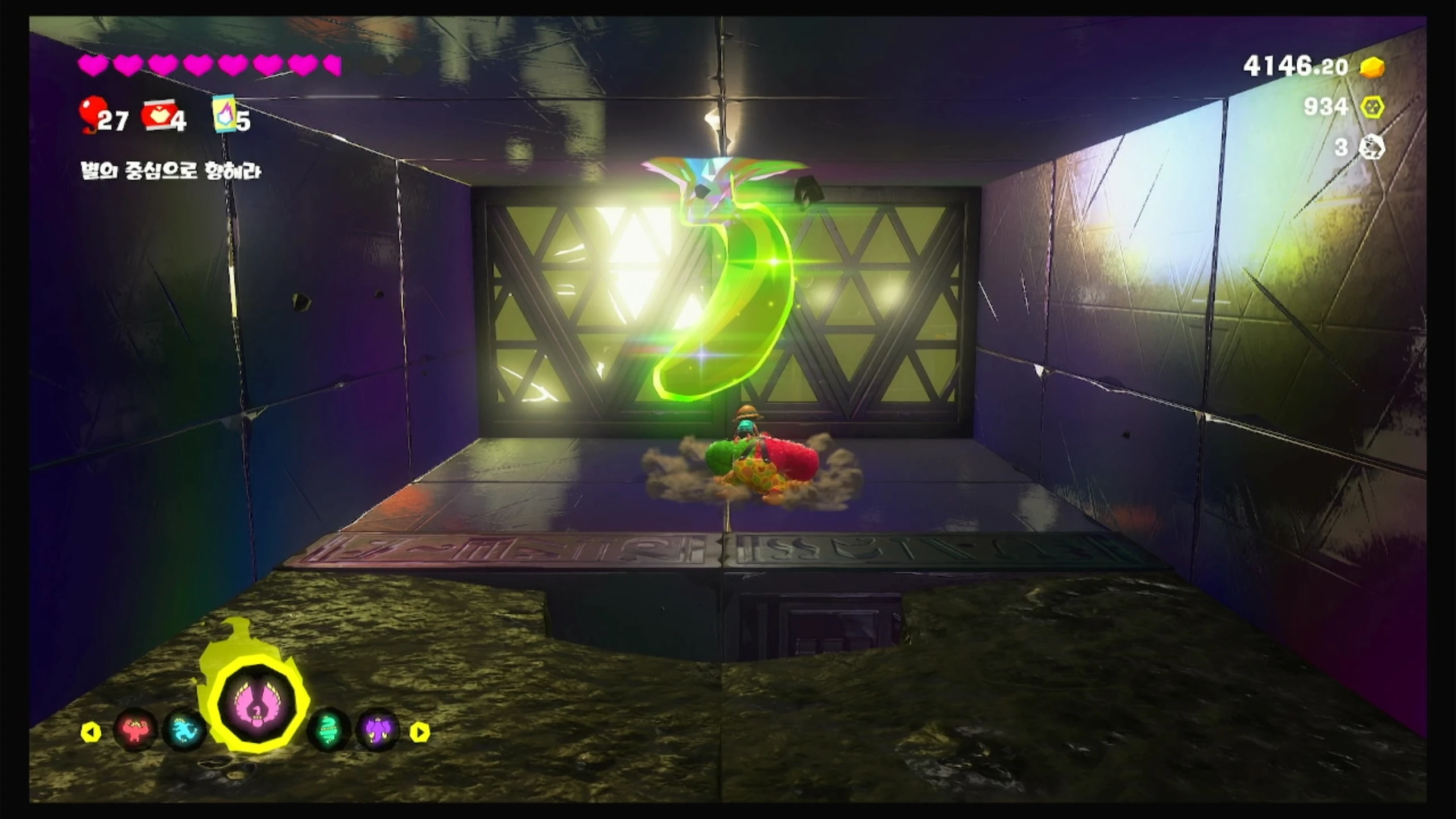Select the purple Elephant Bananza icon
Viewport: 1456px width, 819px height.
click(x=378, y=730)
